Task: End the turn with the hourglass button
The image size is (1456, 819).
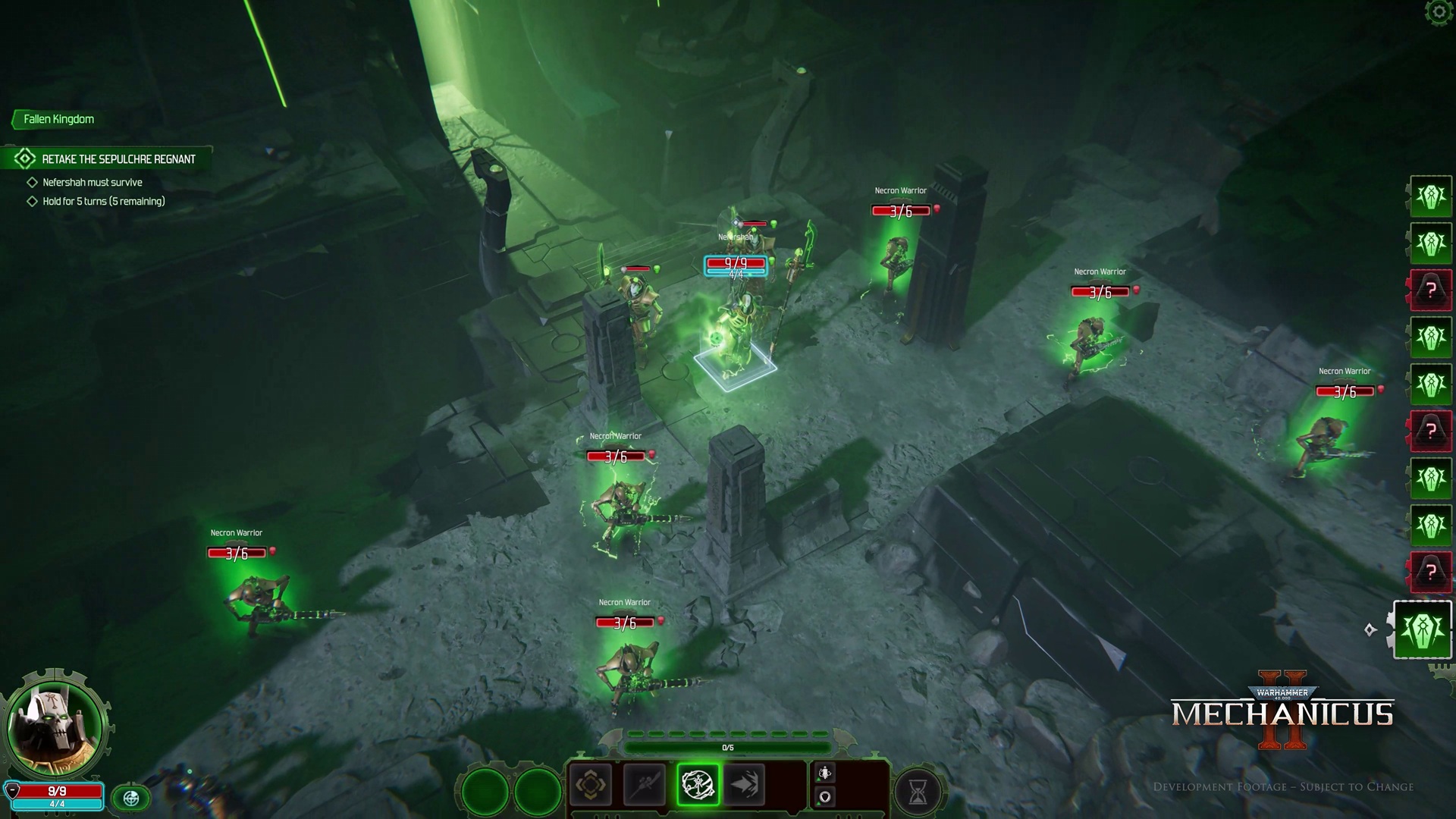Action: (x=918, y=792)
